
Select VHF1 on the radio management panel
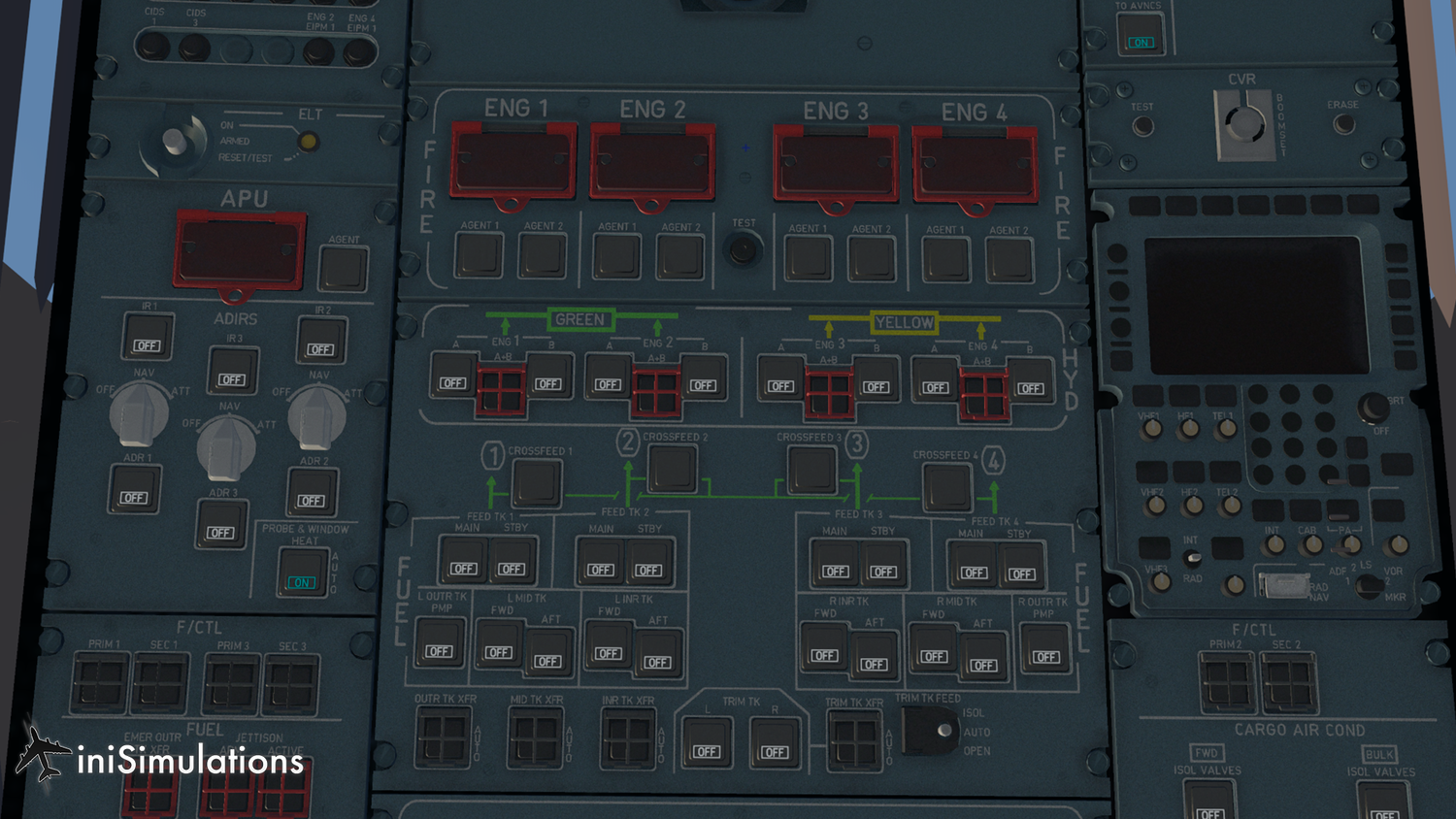pyautogui.click(x=1154, y=428)
